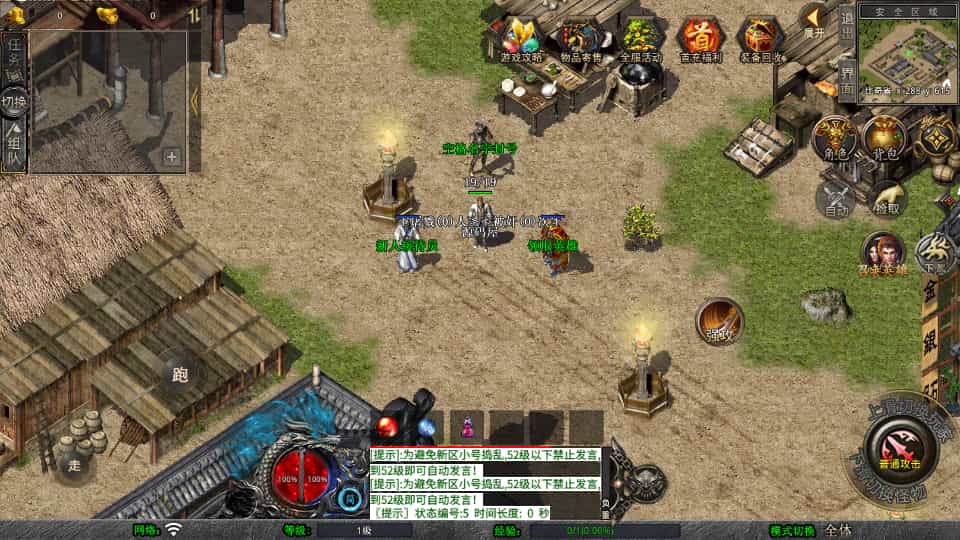
Task: Activate the 强攻 strong attack skill
Action: tap(719, 320)
